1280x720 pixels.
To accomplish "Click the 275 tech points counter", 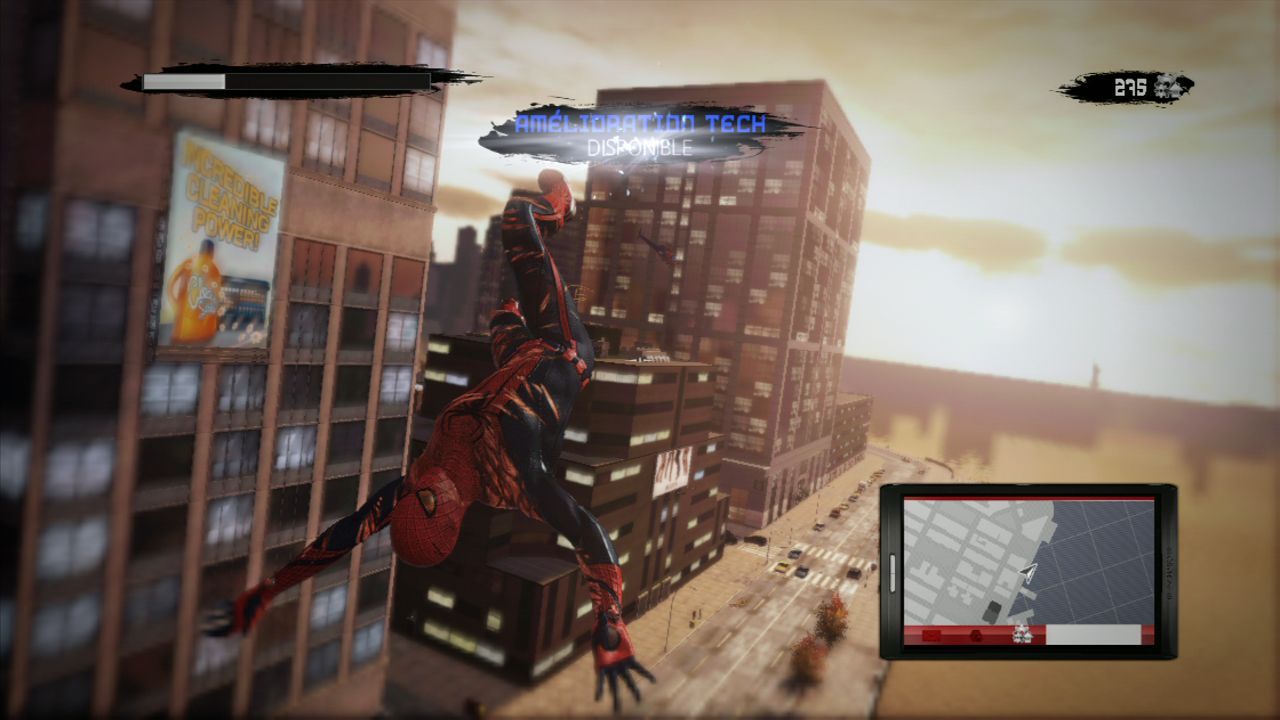I will 1130,84.
